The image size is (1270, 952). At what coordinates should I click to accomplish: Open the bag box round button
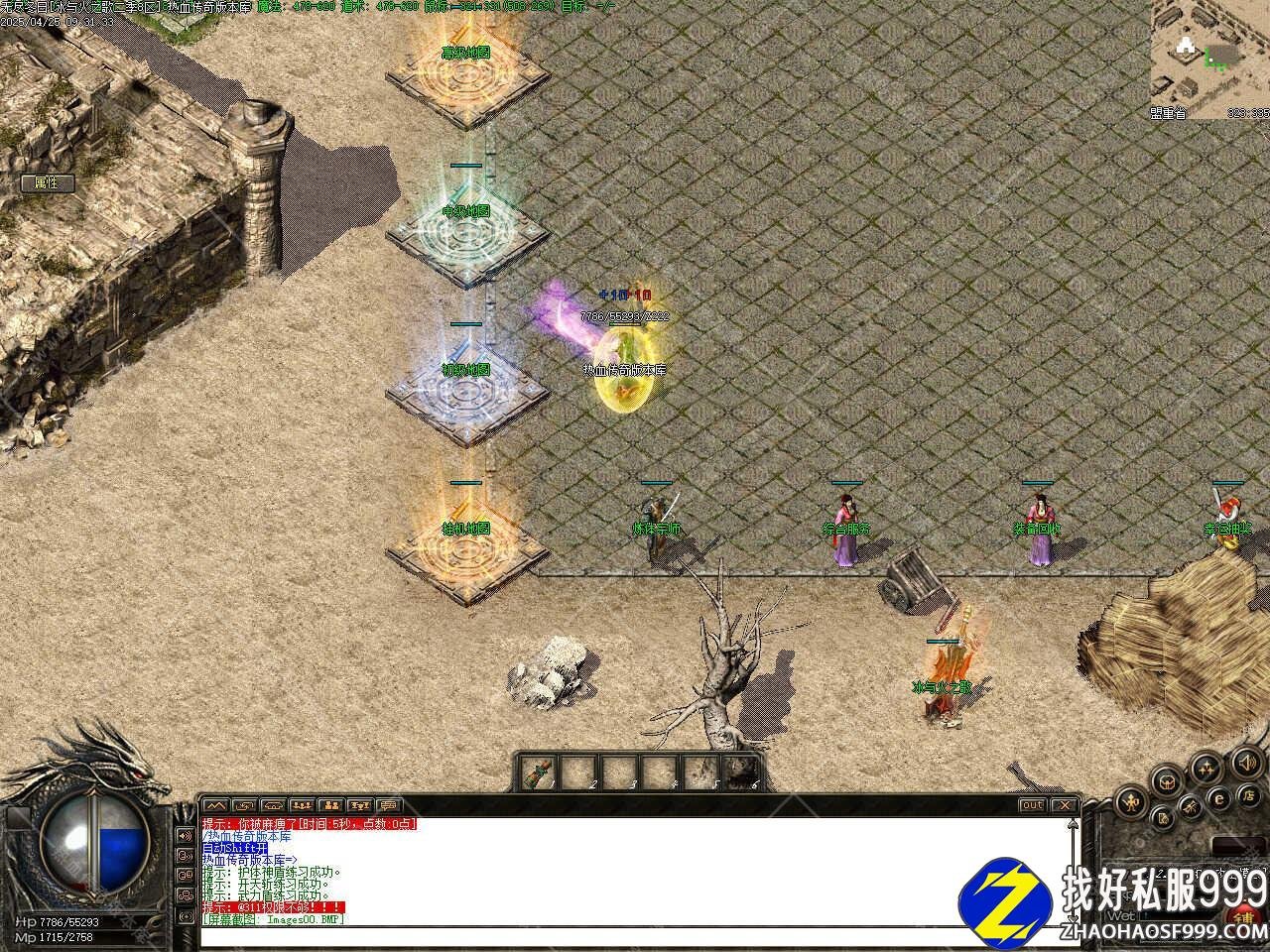pos(1169,780)
